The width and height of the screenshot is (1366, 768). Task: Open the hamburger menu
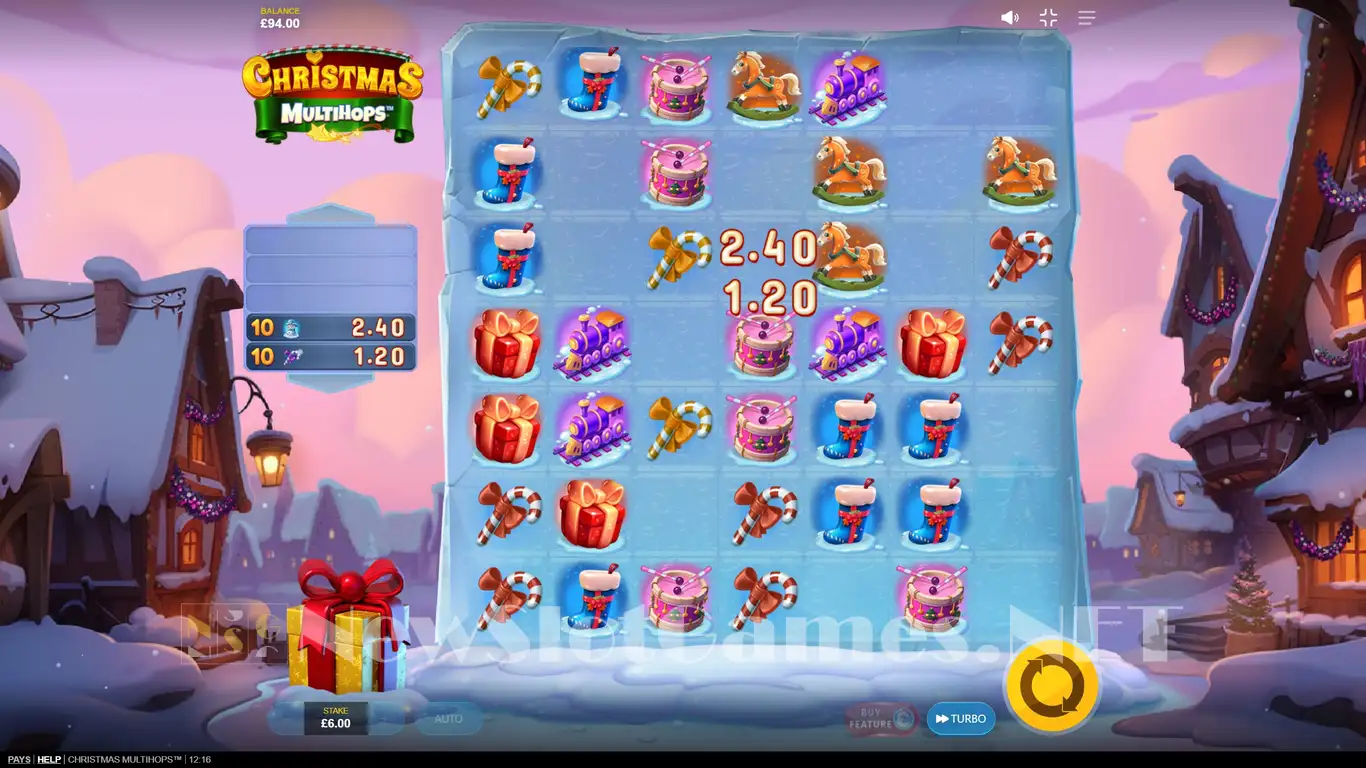(x=1087, y=18)
